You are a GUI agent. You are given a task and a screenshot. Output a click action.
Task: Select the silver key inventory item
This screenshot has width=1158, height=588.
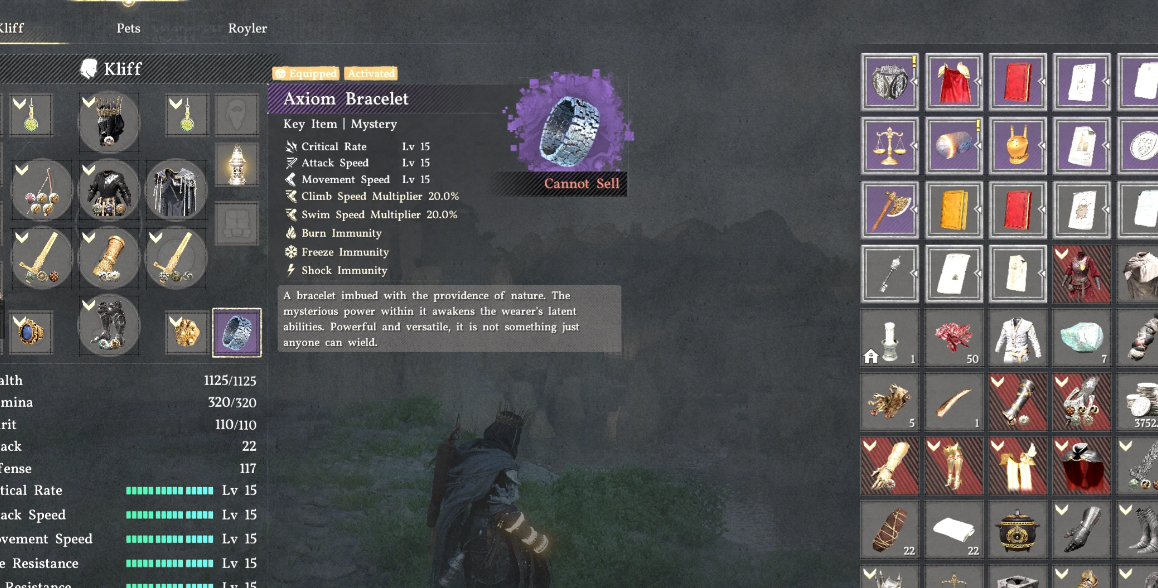pyautogui.click(x=890, y=274)
